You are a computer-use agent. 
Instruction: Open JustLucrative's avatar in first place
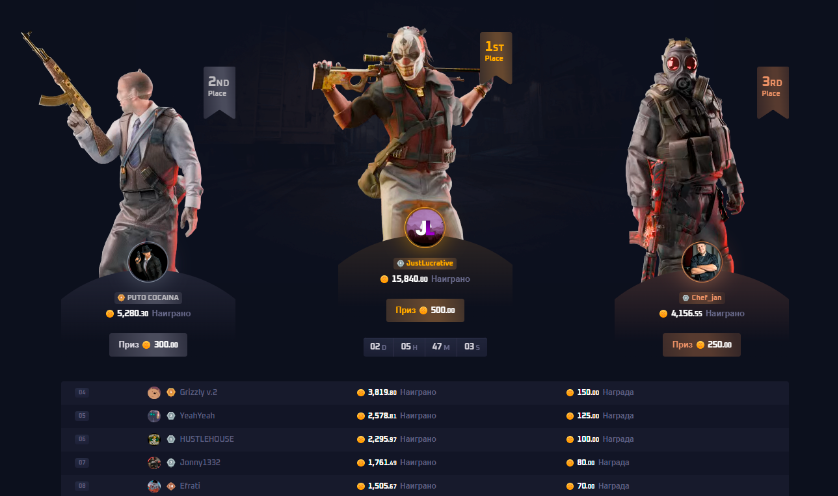[x=424, y=227]
